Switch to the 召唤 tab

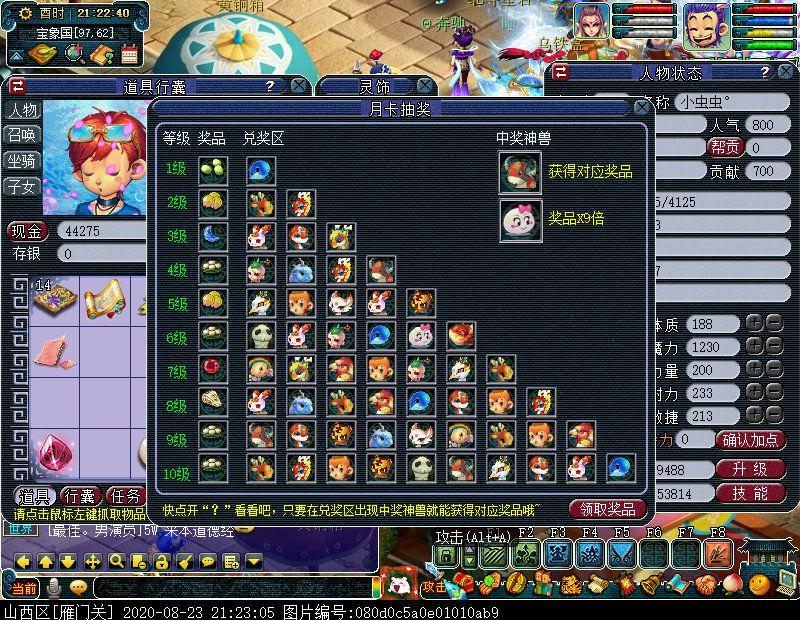coord(22,136)
